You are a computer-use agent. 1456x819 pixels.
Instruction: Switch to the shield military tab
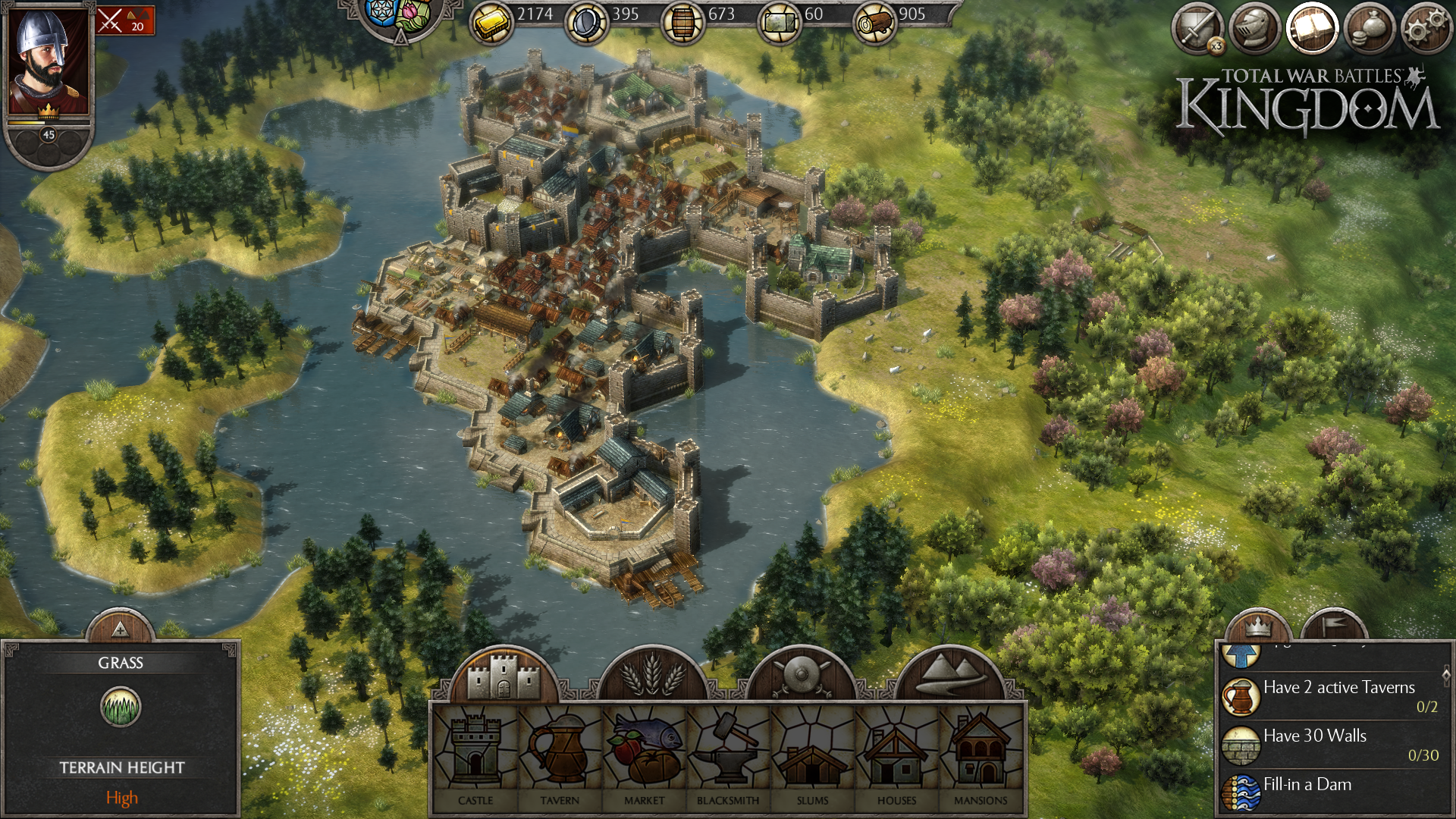(x=801, y=675)
